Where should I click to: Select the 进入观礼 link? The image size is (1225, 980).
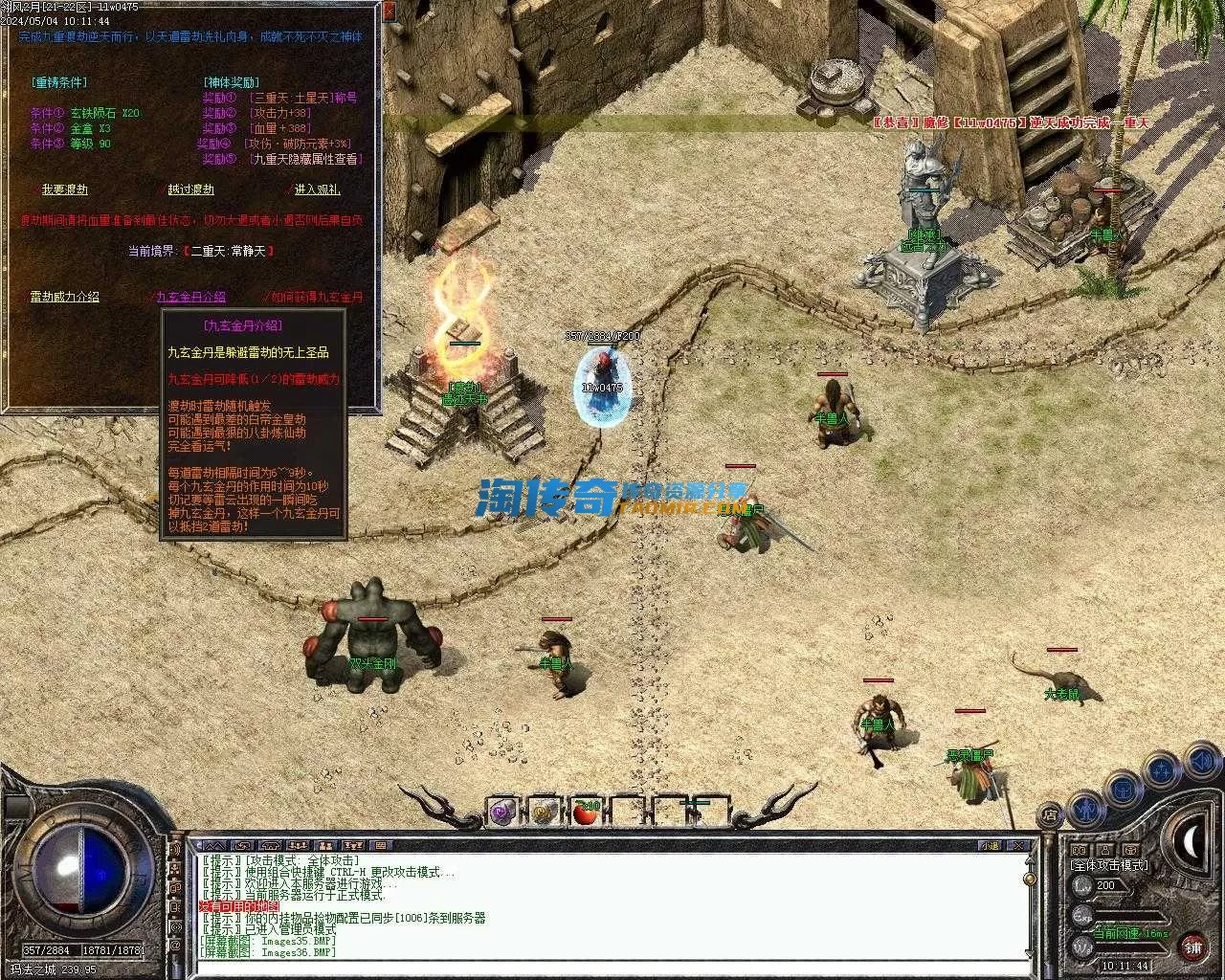[x=317, y=189]
